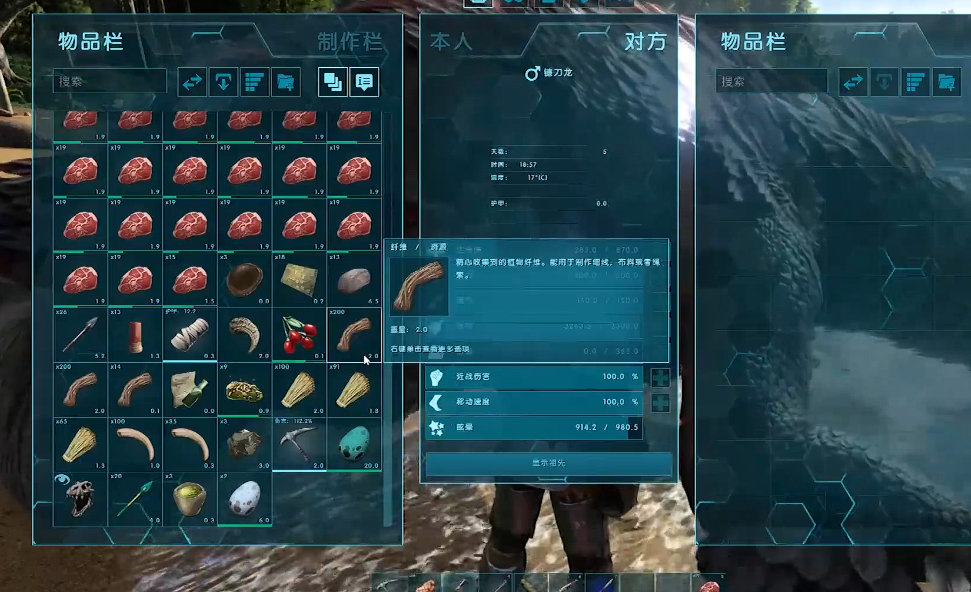Pick the metal pickaxe slot
This screenshot has height=592, width=971.
click(299, 444)
